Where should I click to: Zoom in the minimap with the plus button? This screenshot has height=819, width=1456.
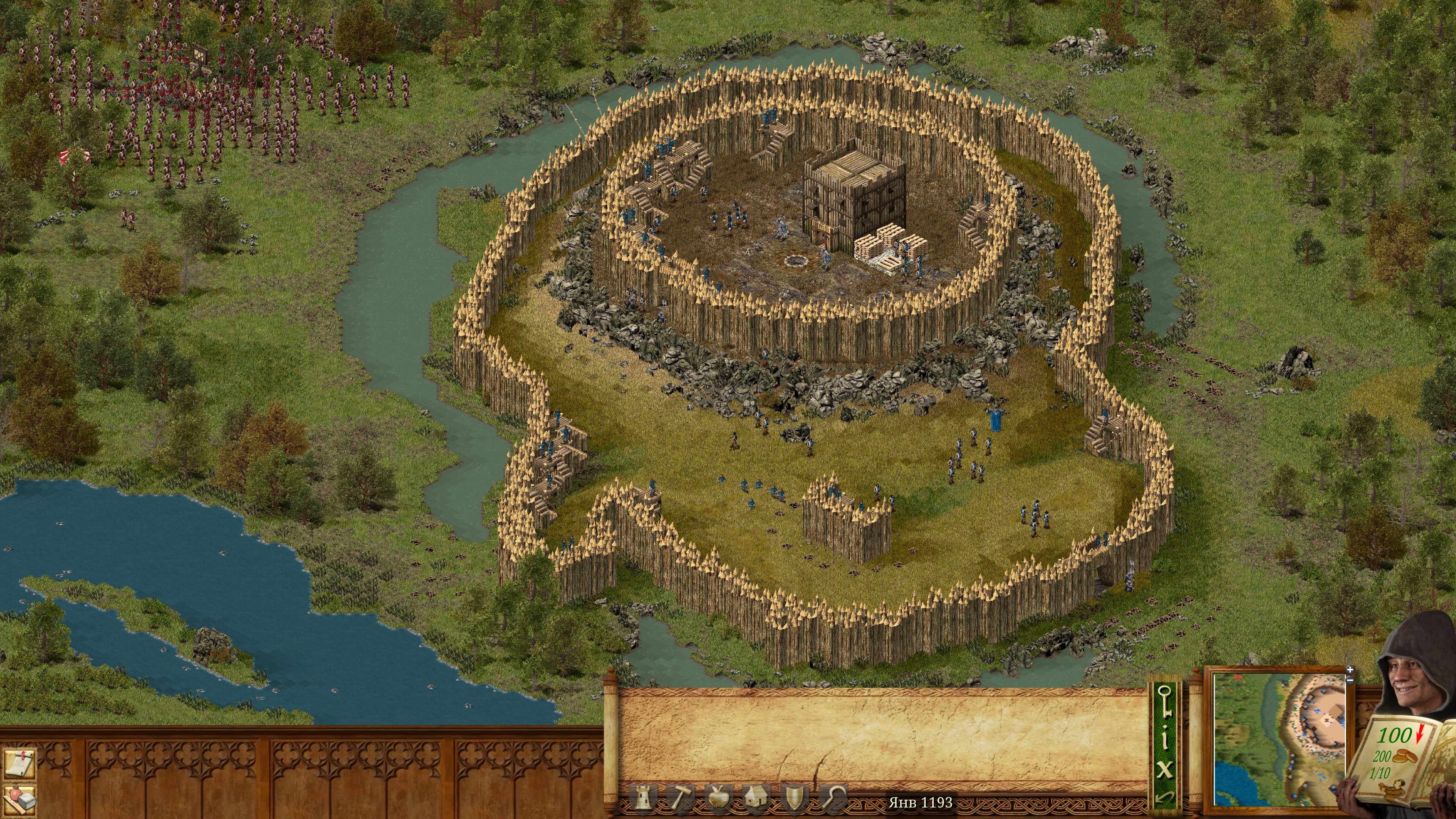[x=1350, y=670]
